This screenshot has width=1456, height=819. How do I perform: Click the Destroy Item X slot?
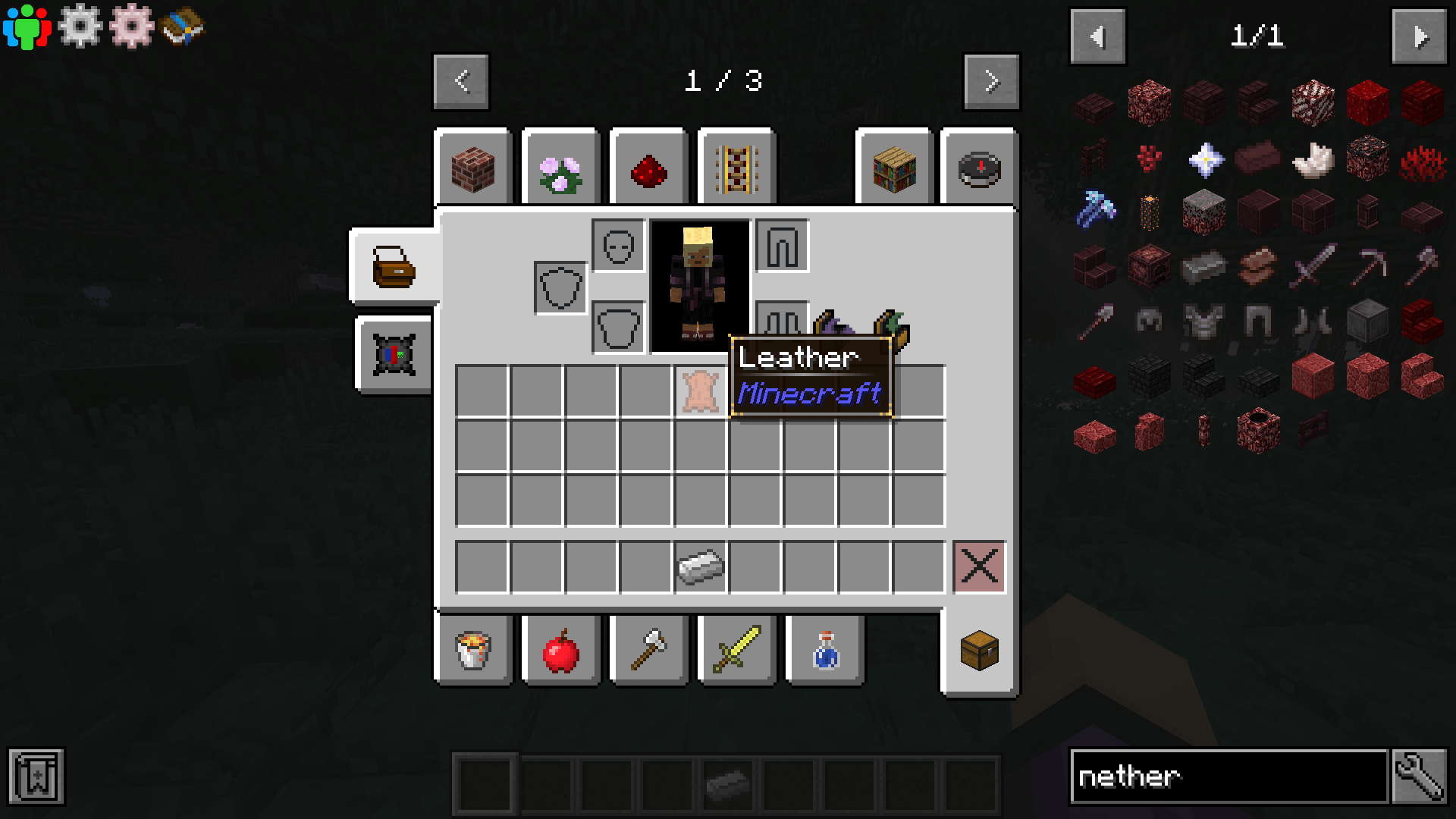[979, 566]
